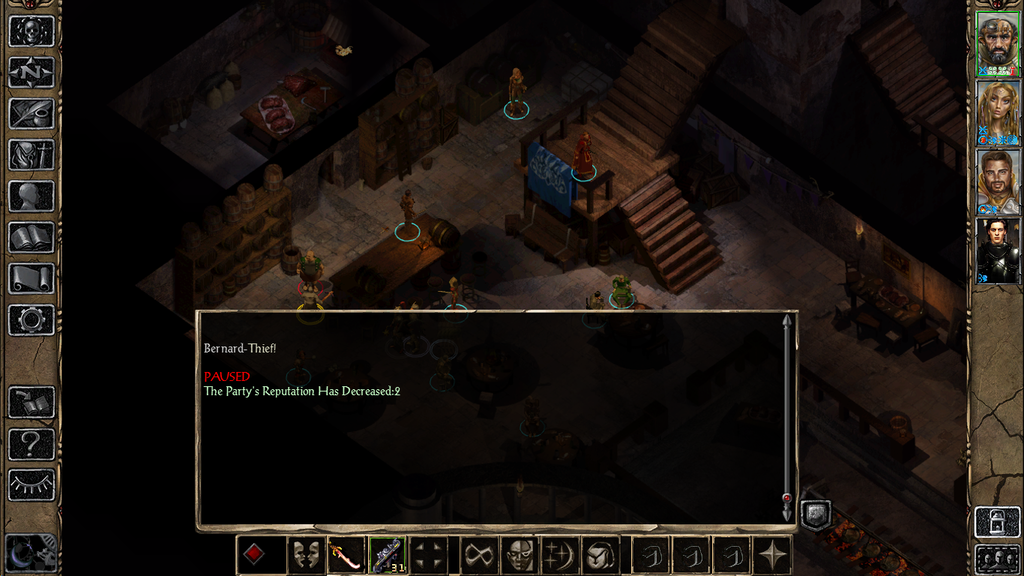The height and width of the screenshot is (576, 1024).
Task: Activate the masks talk action
Action: 305,555
